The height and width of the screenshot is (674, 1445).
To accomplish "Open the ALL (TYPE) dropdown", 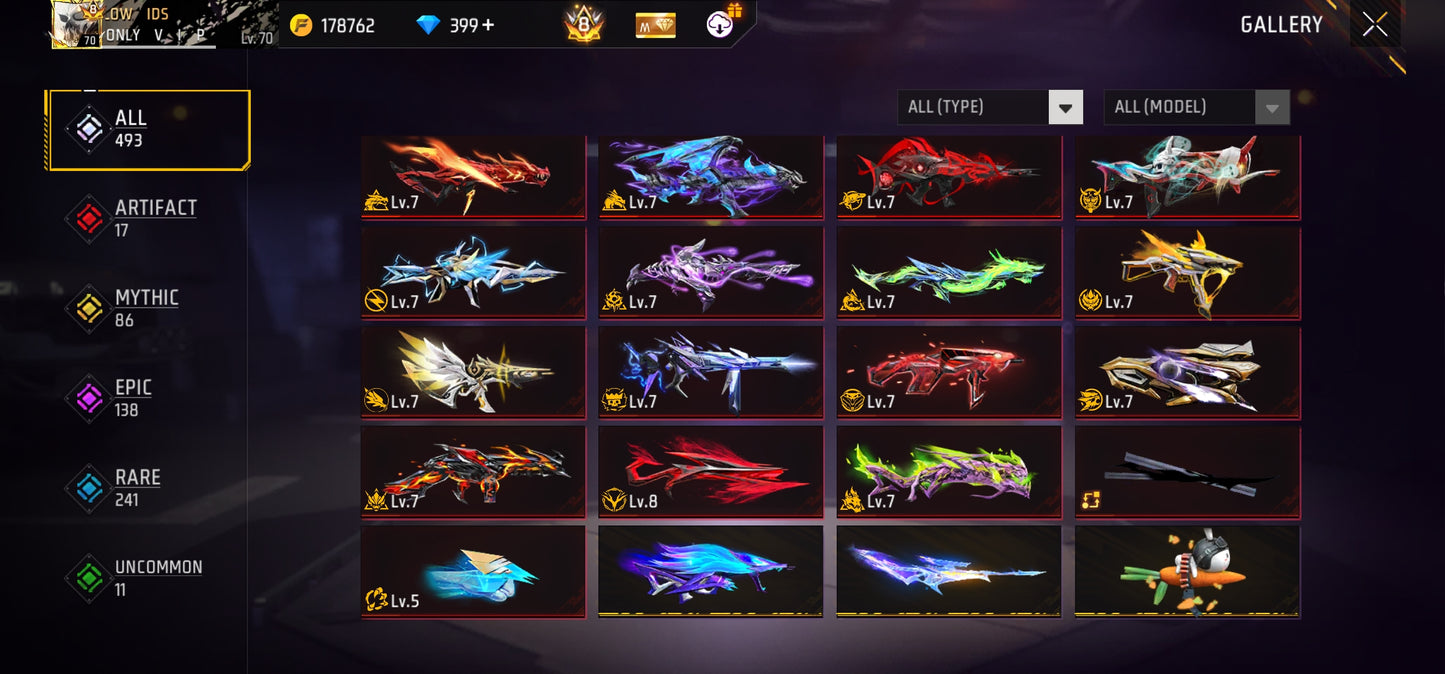I will coord(989,107).
